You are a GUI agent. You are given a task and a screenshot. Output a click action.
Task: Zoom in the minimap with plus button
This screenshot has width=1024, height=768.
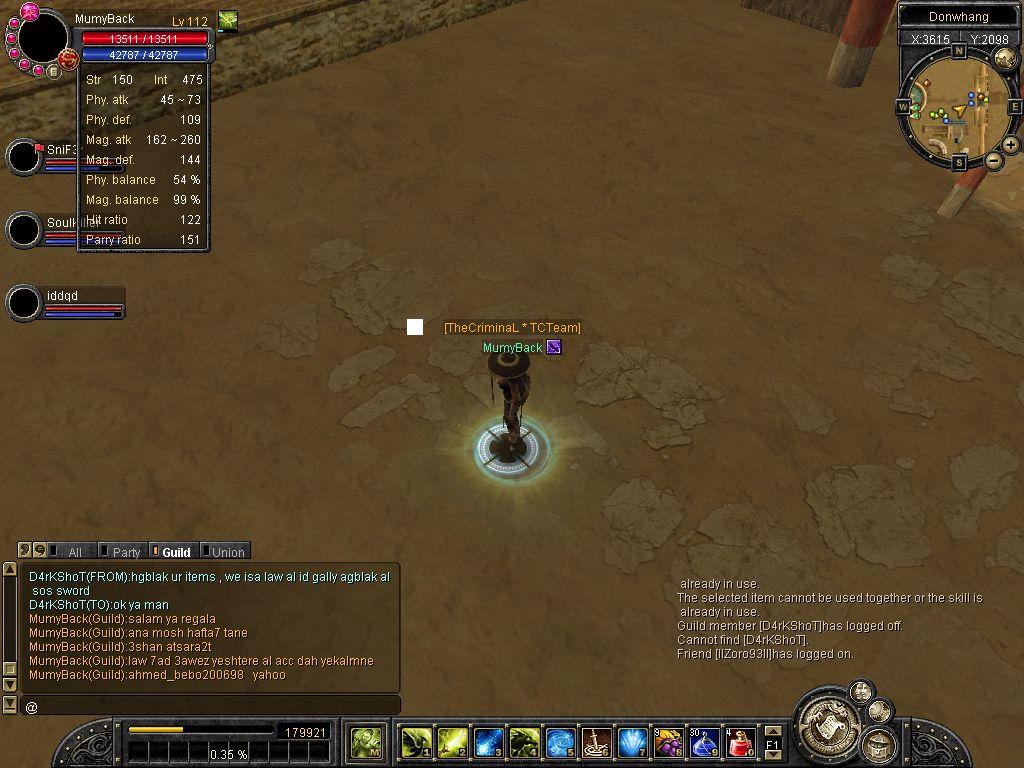1011,145
